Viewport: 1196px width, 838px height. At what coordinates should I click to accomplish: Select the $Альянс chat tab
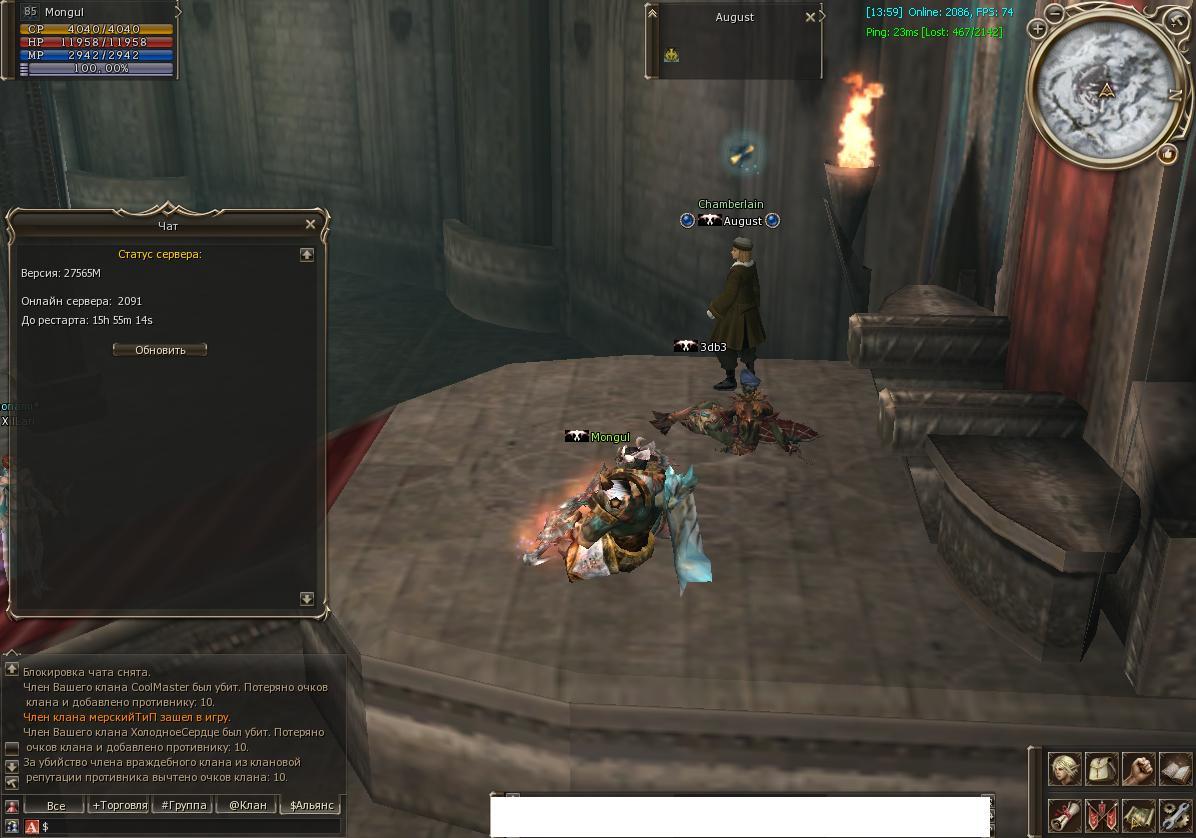click(311, 805)
